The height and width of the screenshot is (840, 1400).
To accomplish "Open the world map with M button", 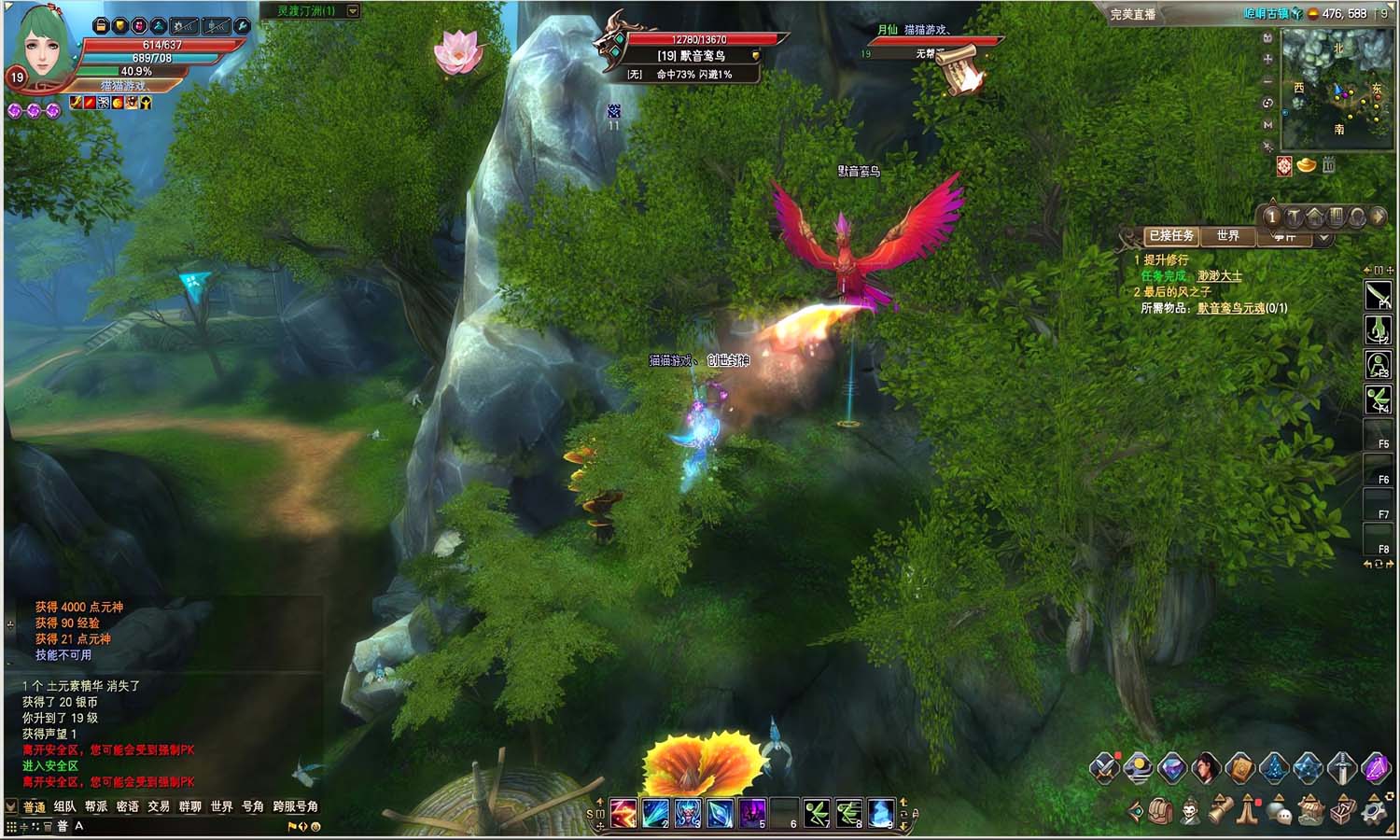I will point(1267,125).
